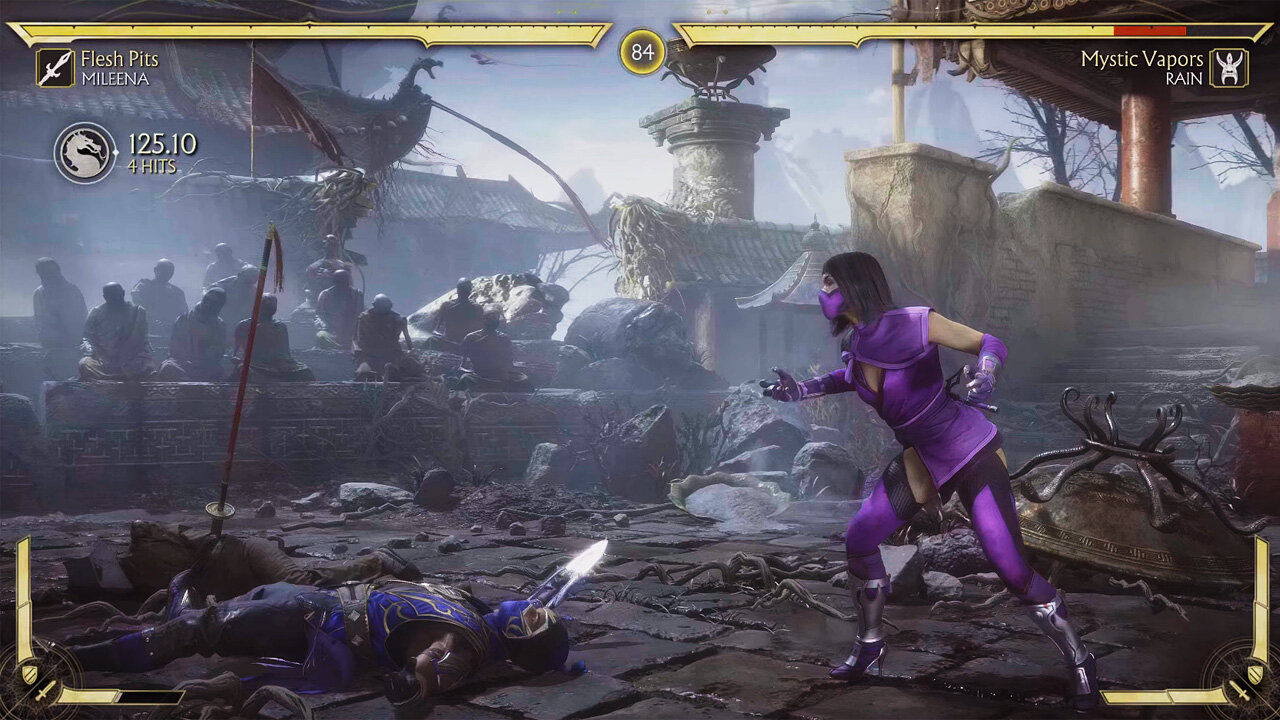Click the dragon logo medallion

(85, 153)
